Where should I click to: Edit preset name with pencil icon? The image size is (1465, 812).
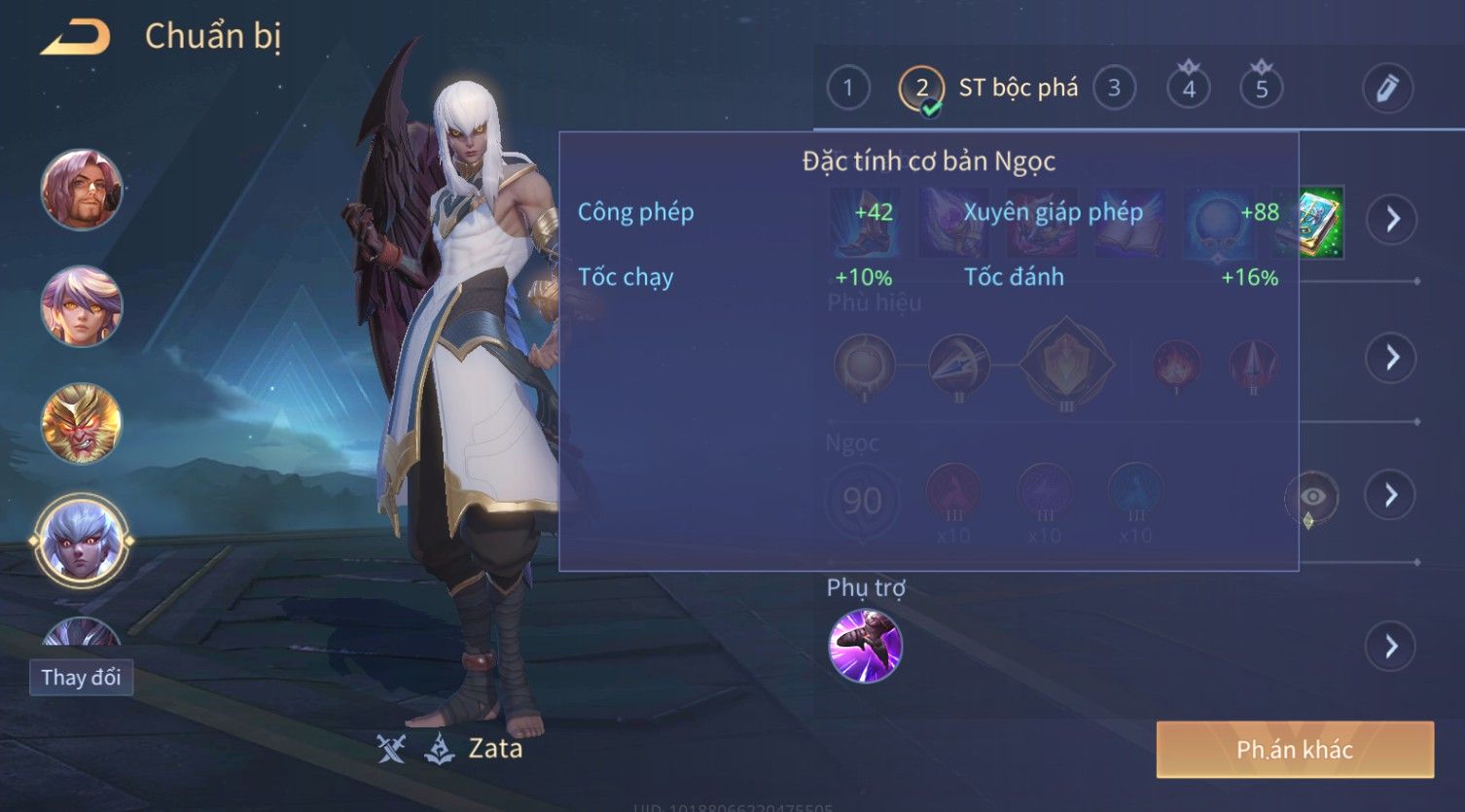(x=1387, y=88)
